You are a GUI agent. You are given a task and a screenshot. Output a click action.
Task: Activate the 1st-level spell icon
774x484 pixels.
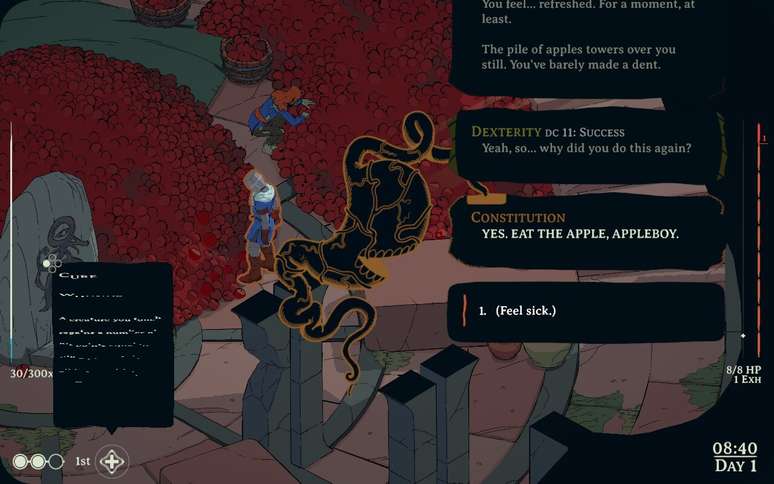[x=111, y=462]
